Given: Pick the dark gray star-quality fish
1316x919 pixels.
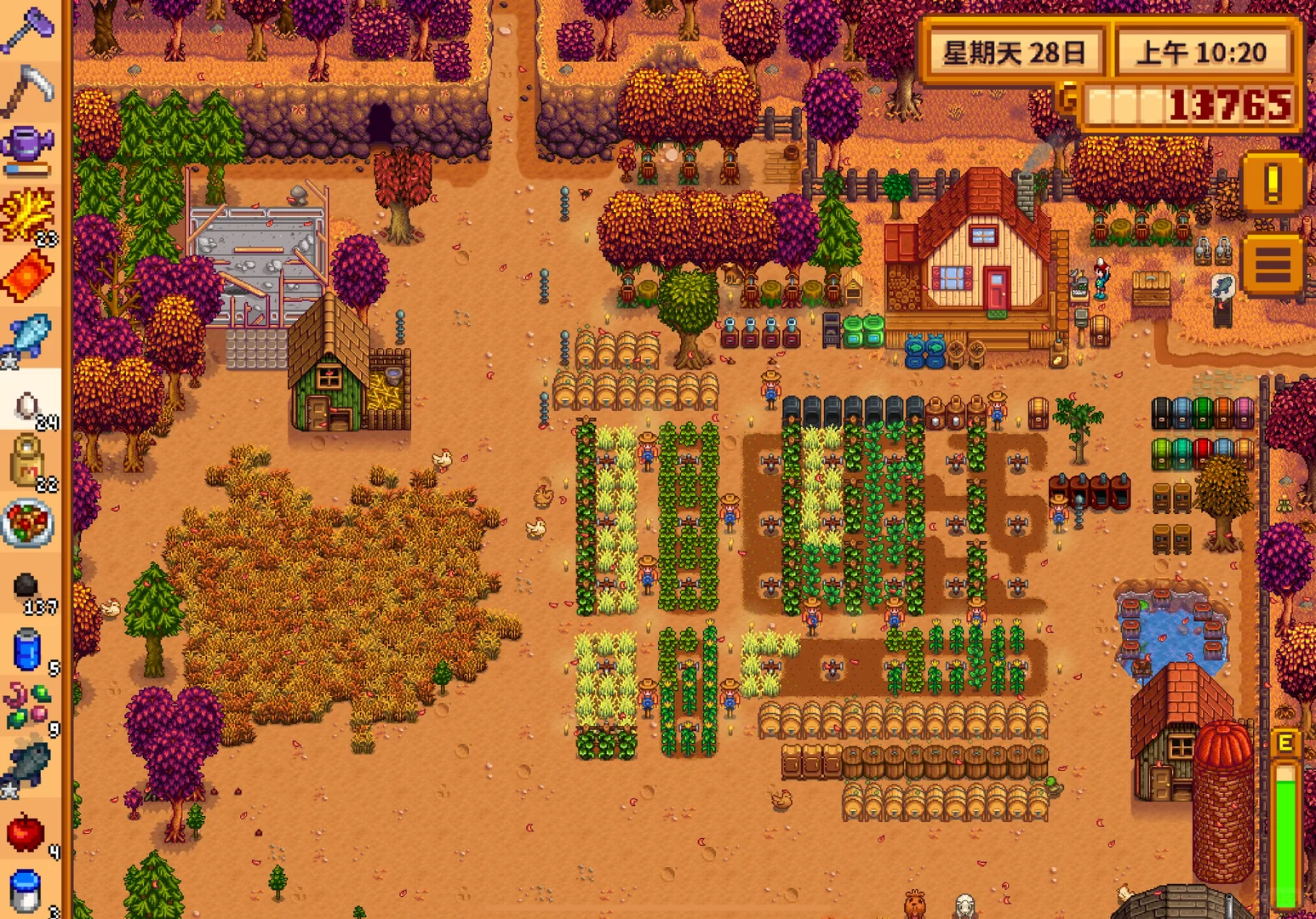Looking at the screenshot, I should (x=29, y=768).
